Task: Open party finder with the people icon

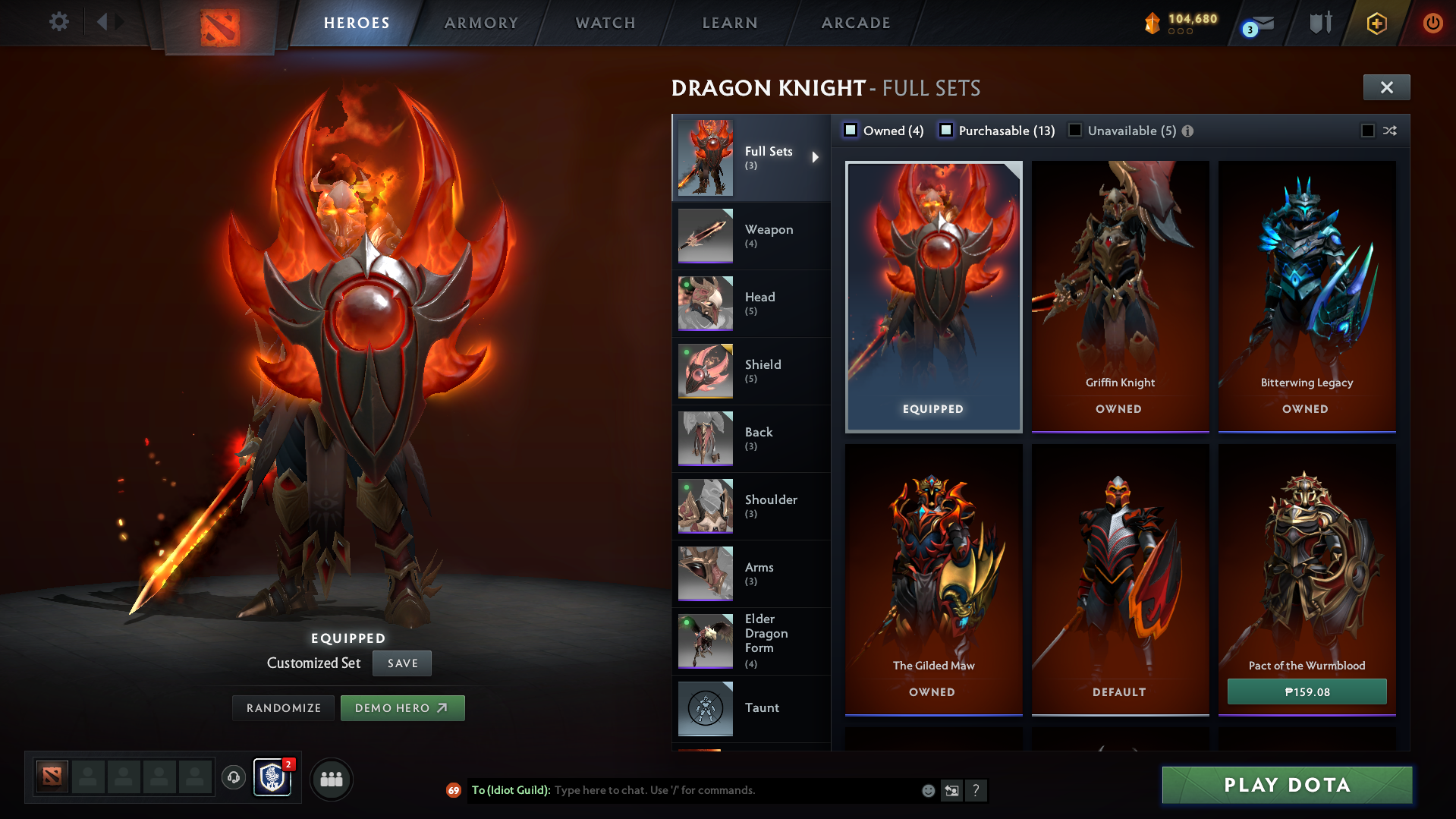Action: pyautogui.click(x=331, y=779)
